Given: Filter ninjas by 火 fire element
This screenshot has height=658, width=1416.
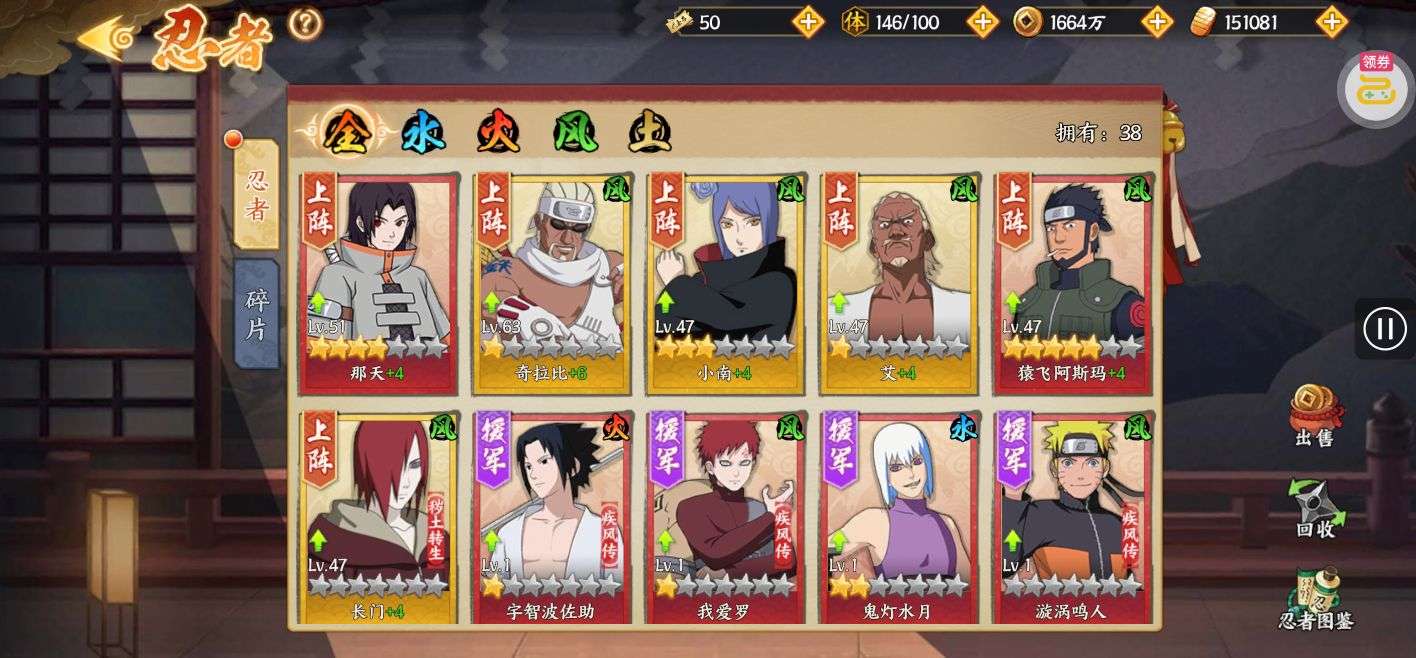Looking at the screenshot, I should click(x=497, y=132).
